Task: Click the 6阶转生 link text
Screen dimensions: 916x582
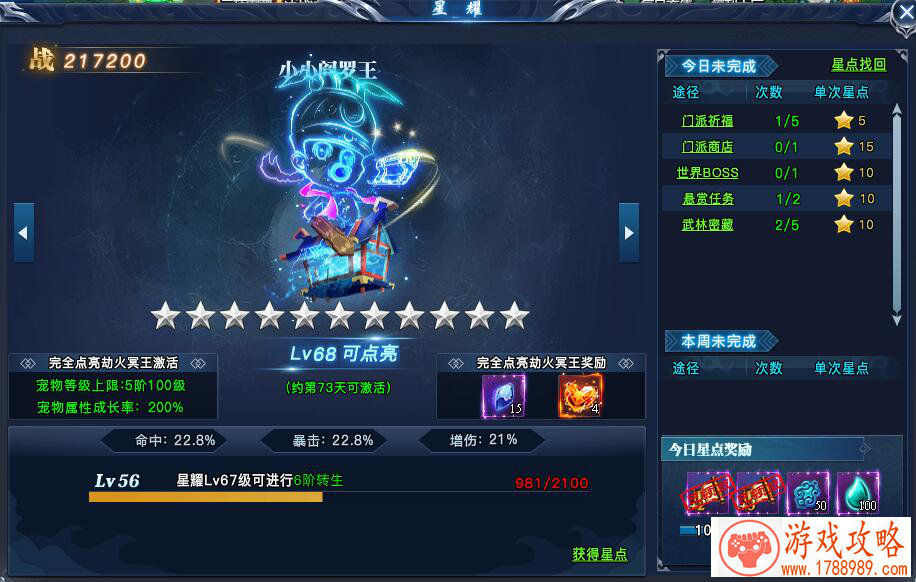Action: point(318,481)
